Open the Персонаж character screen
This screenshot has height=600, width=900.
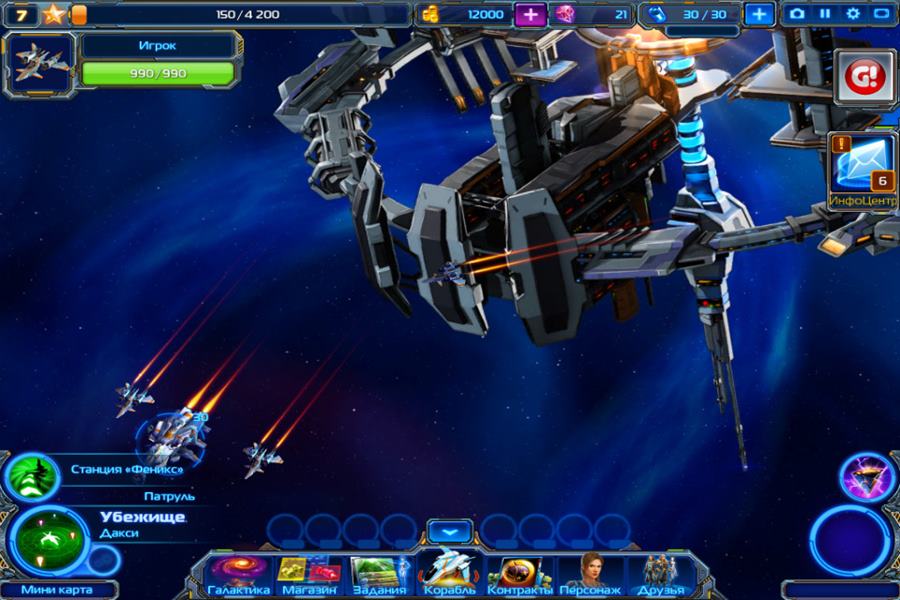click(x=590, y=575)
